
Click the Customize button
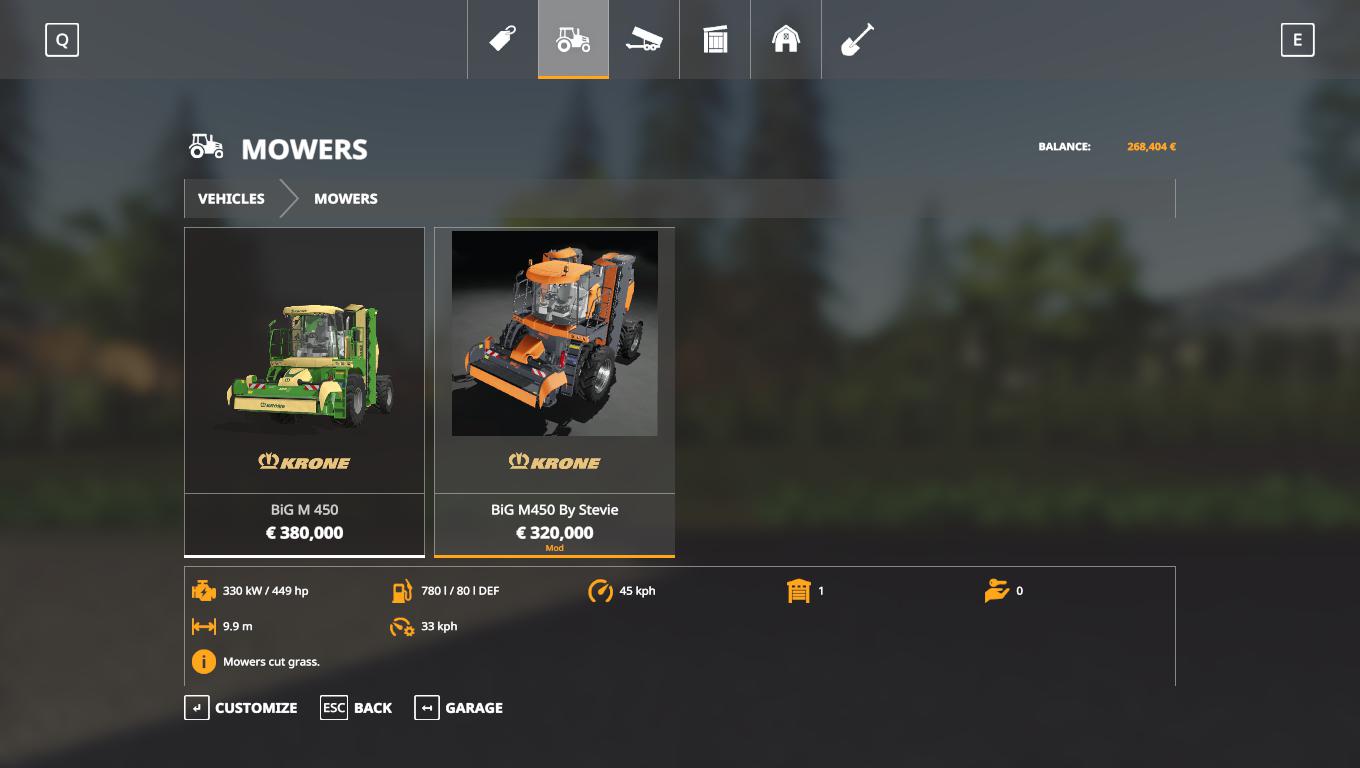[x=241, y=708]
